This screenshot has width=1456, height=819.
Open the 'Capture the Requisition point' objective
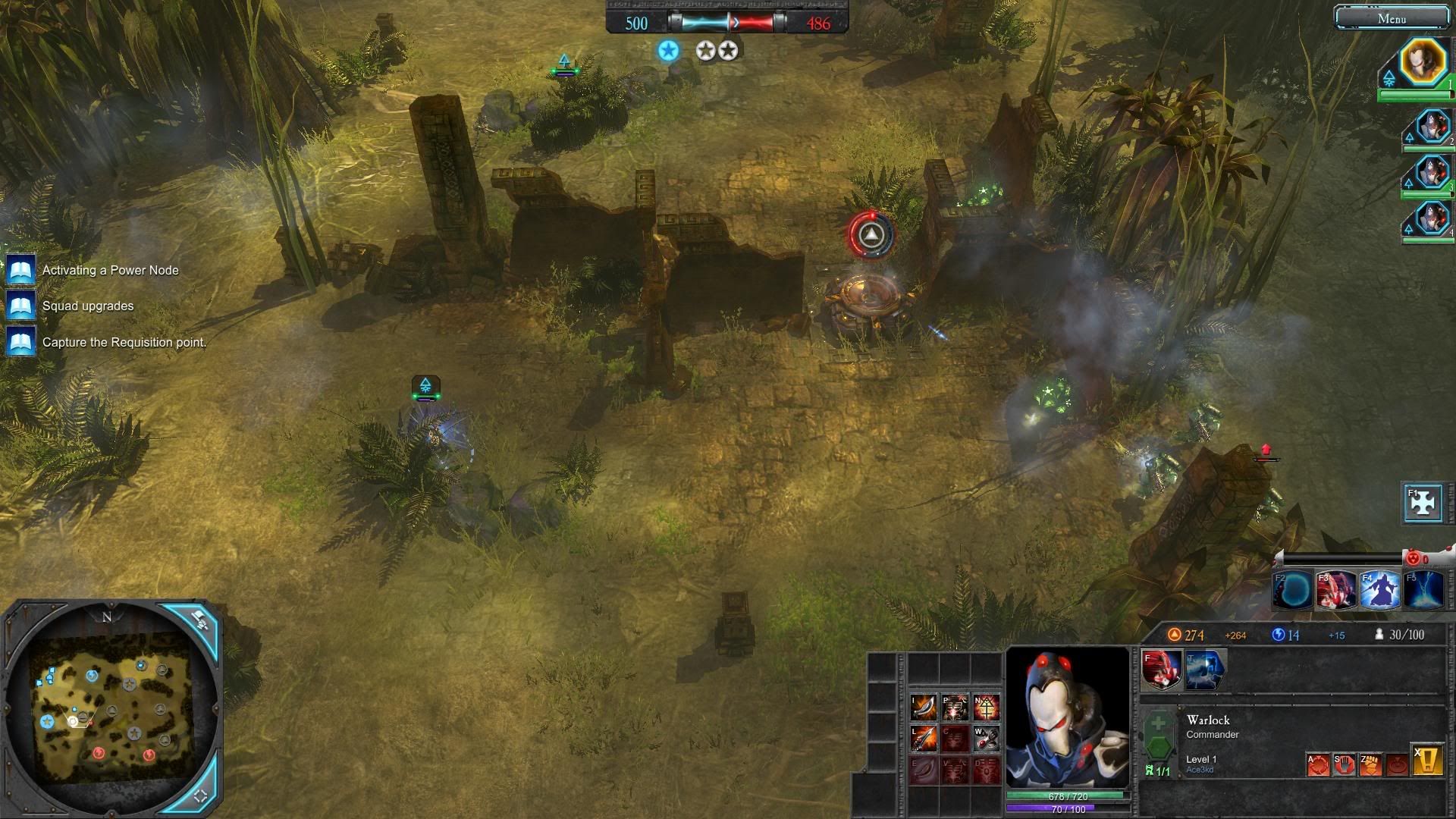[124, 343]
